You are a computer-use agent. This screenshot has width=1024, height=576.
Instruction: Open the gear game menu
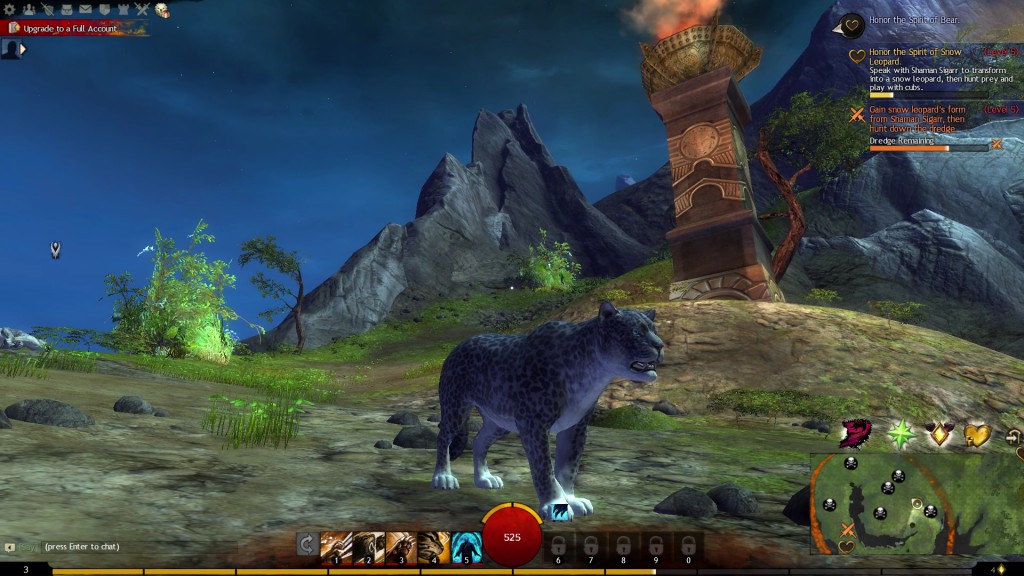(x=10, y=9)
